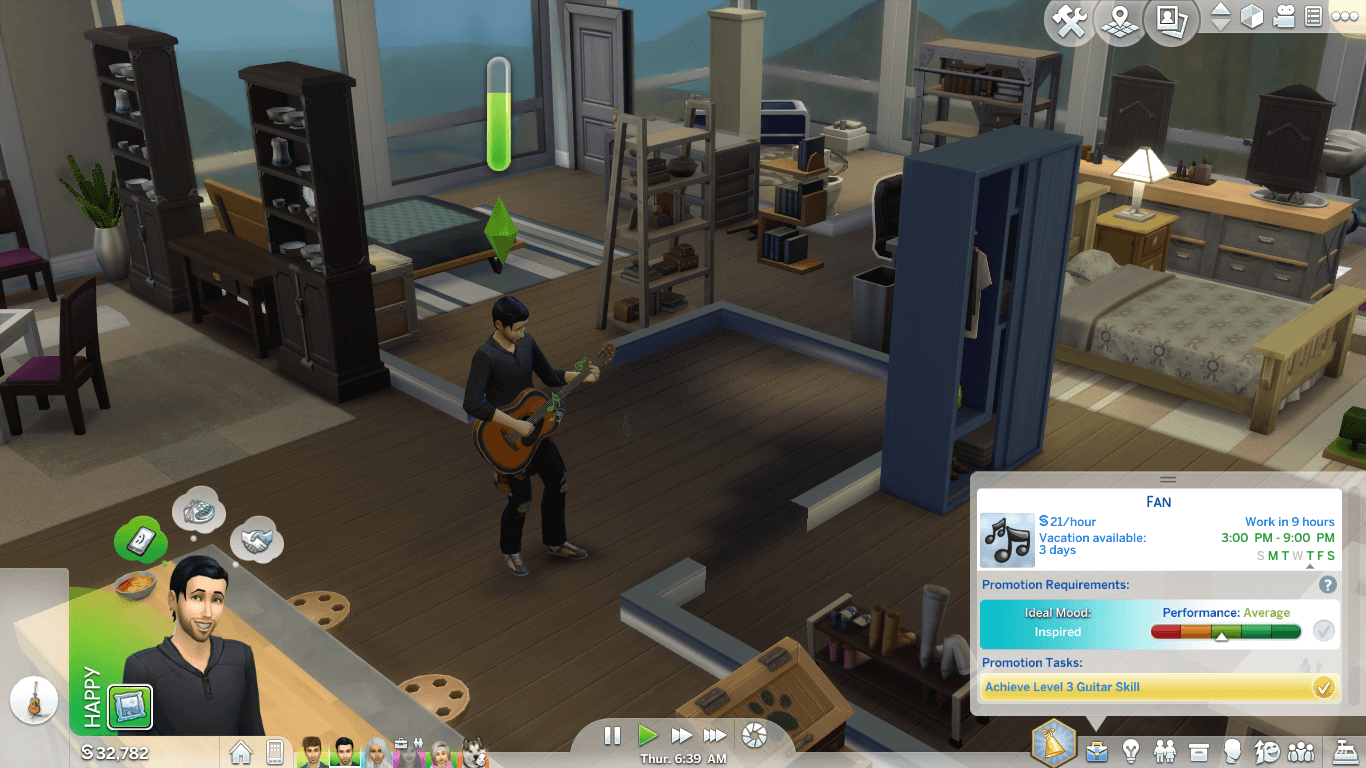The height and width of the screenshot is (768, 1366).
Task: Open the Relationships panel tab
Action: [x=1165, y=750]
